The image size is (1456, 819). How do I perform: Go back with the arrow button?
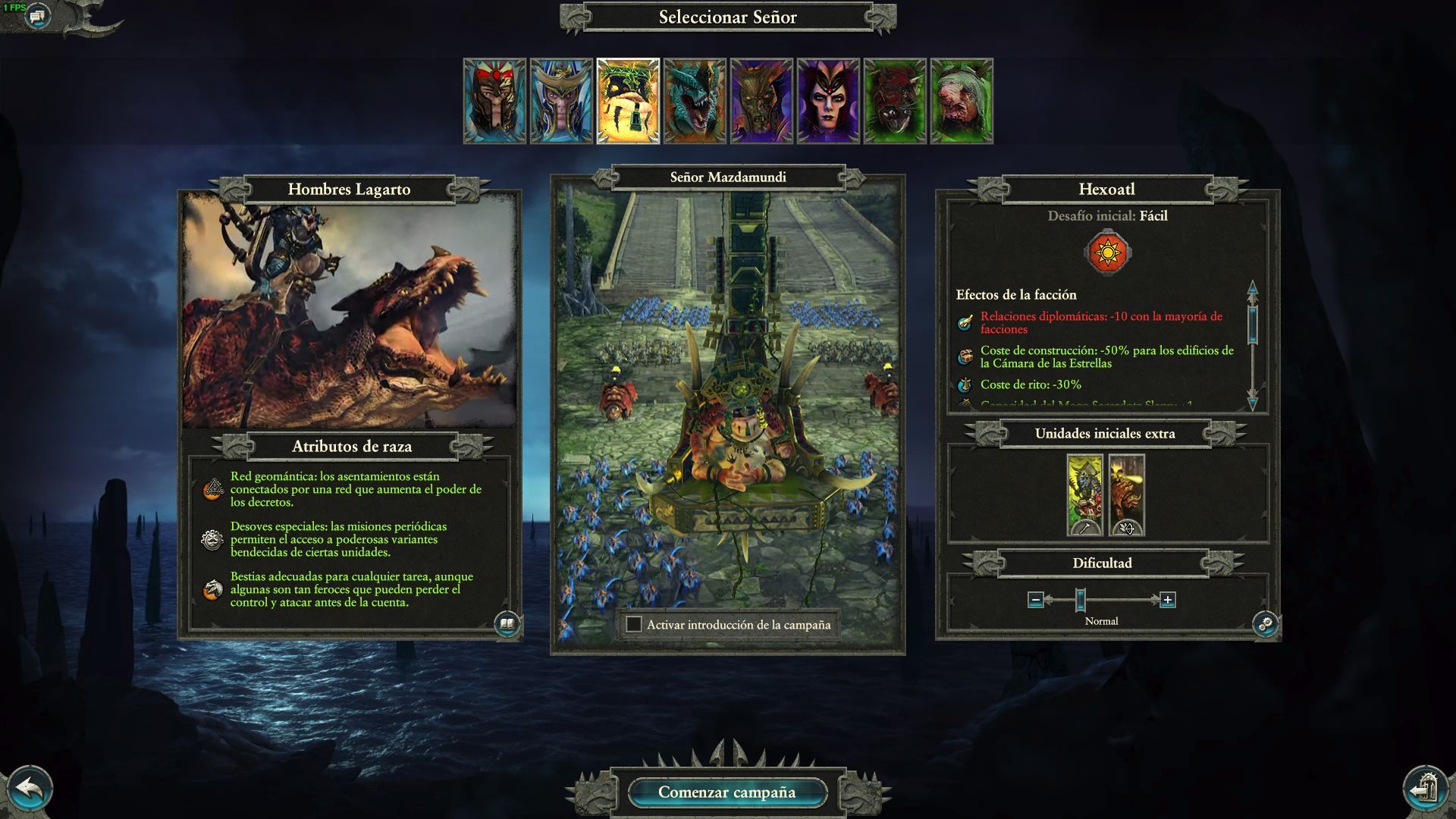click(29, 789)
